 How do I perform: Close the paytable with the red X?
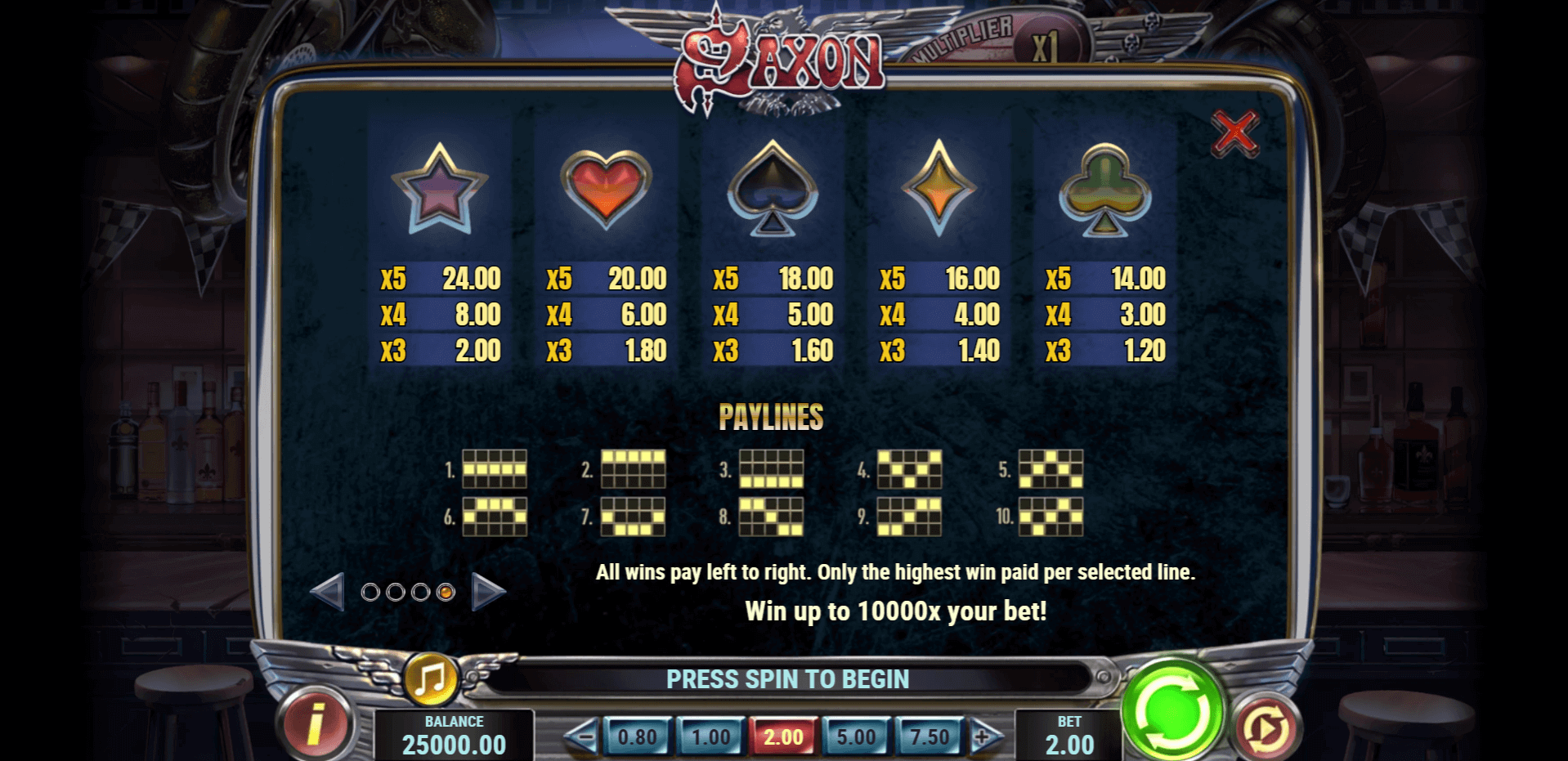1234,132
